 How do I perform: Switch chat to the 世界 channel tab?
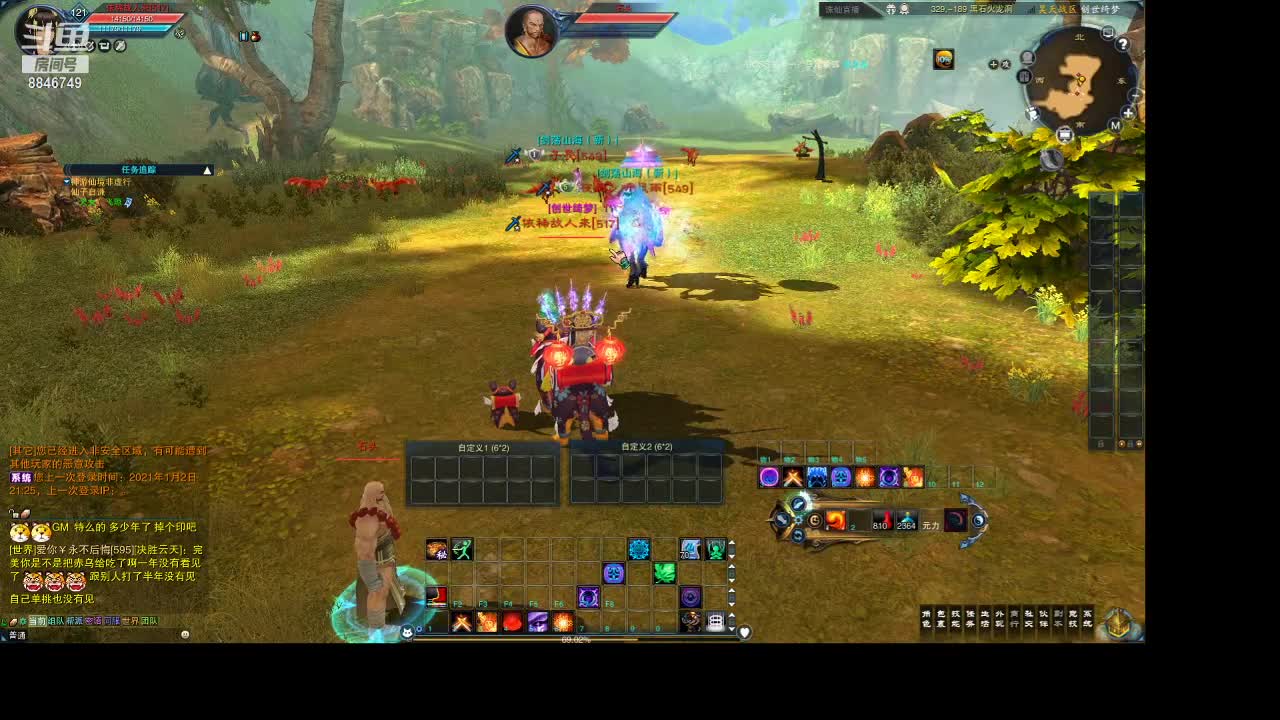pos(130,621)
